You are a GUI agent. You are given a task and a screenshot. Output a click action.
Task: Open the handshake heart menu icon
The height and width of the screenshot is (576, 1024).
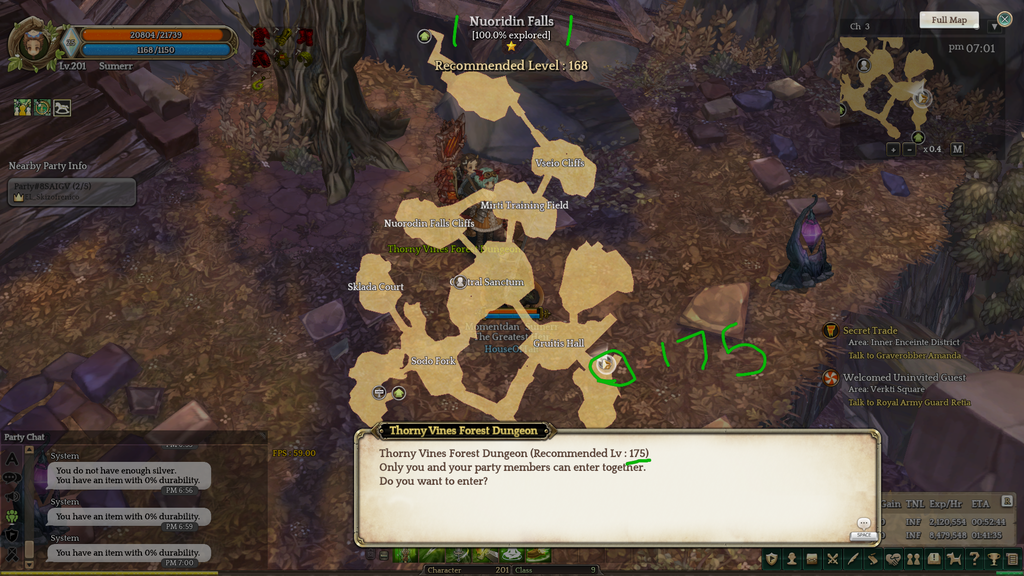click(893, 559)
